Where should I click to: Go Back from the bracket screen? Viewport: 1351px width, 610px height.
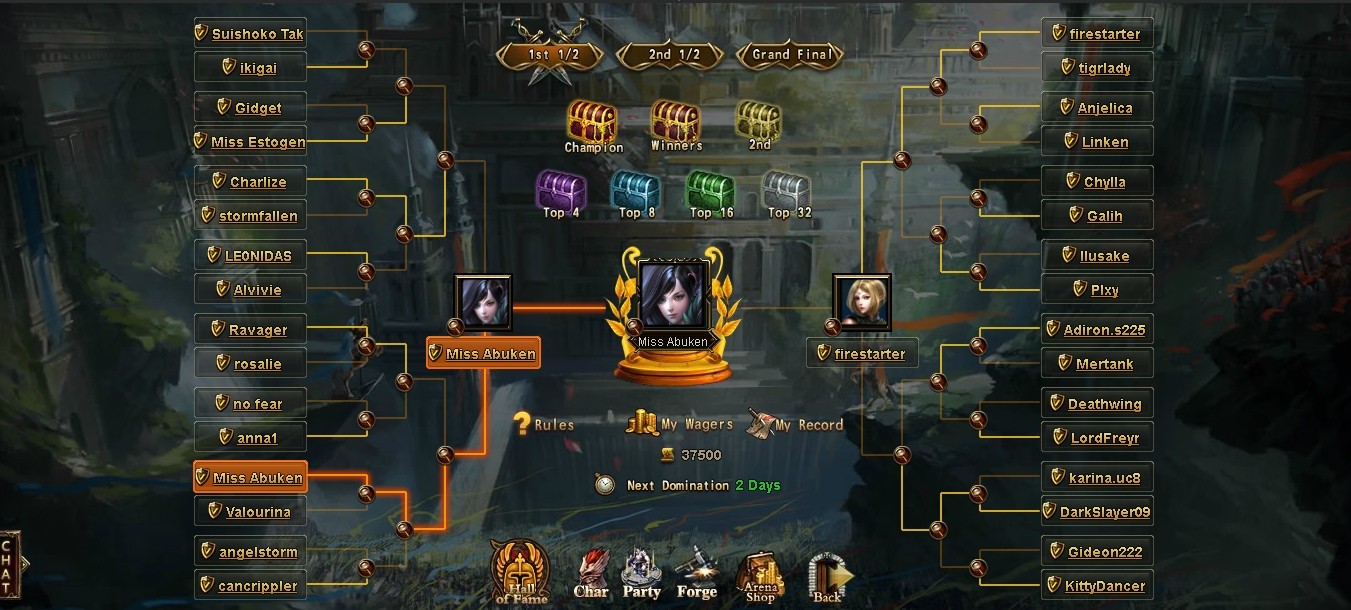point(828,578)
